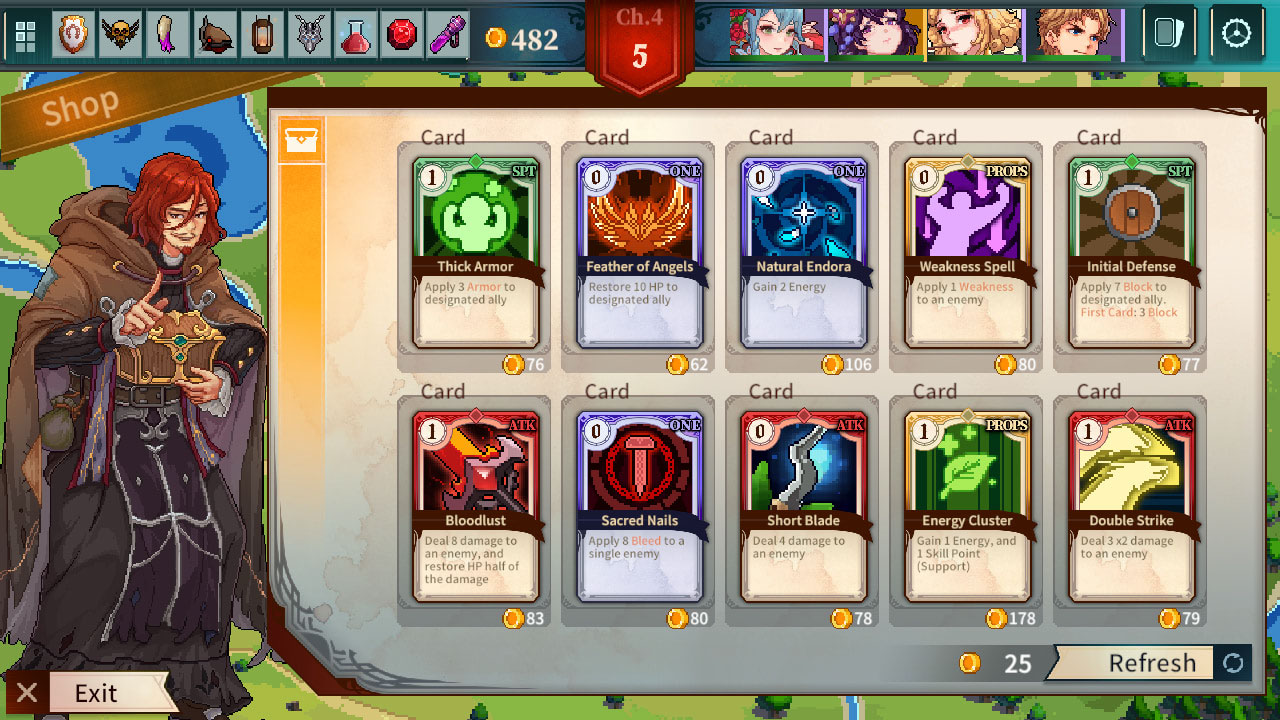Viewport: 1280px width, 720px height.
Task: Open the grid menu in top-left corner
Action: click(x=26, y=32)
